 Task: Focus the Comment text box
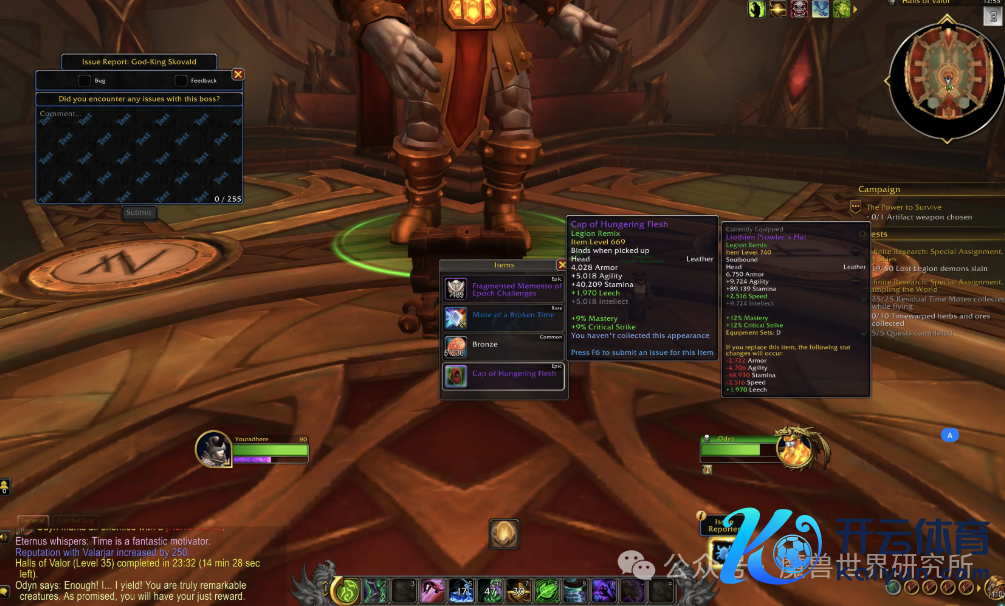[138, 150]
